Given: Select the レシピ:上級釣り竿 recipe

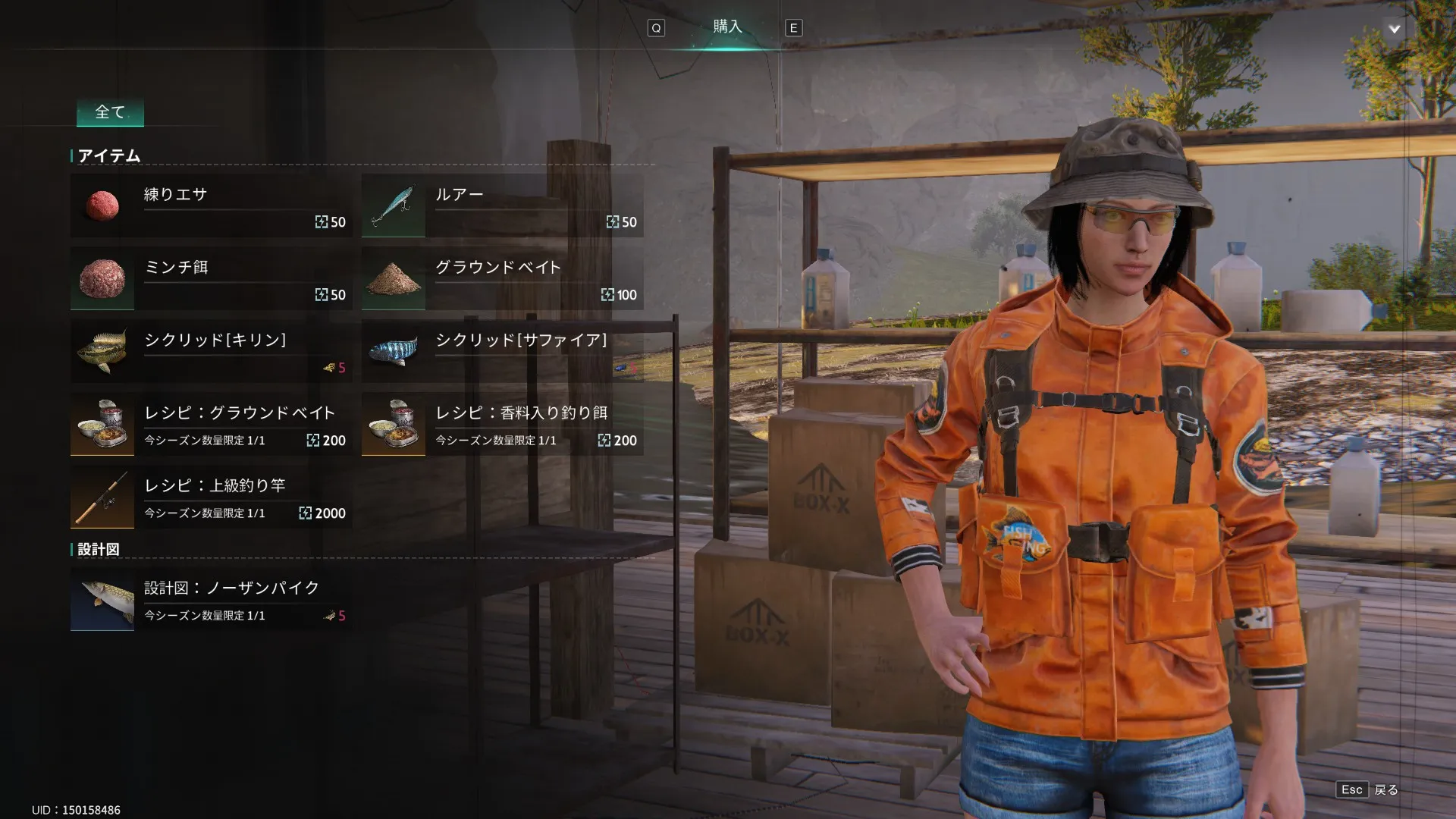Looking at the screenshot, I should (211, 497).
